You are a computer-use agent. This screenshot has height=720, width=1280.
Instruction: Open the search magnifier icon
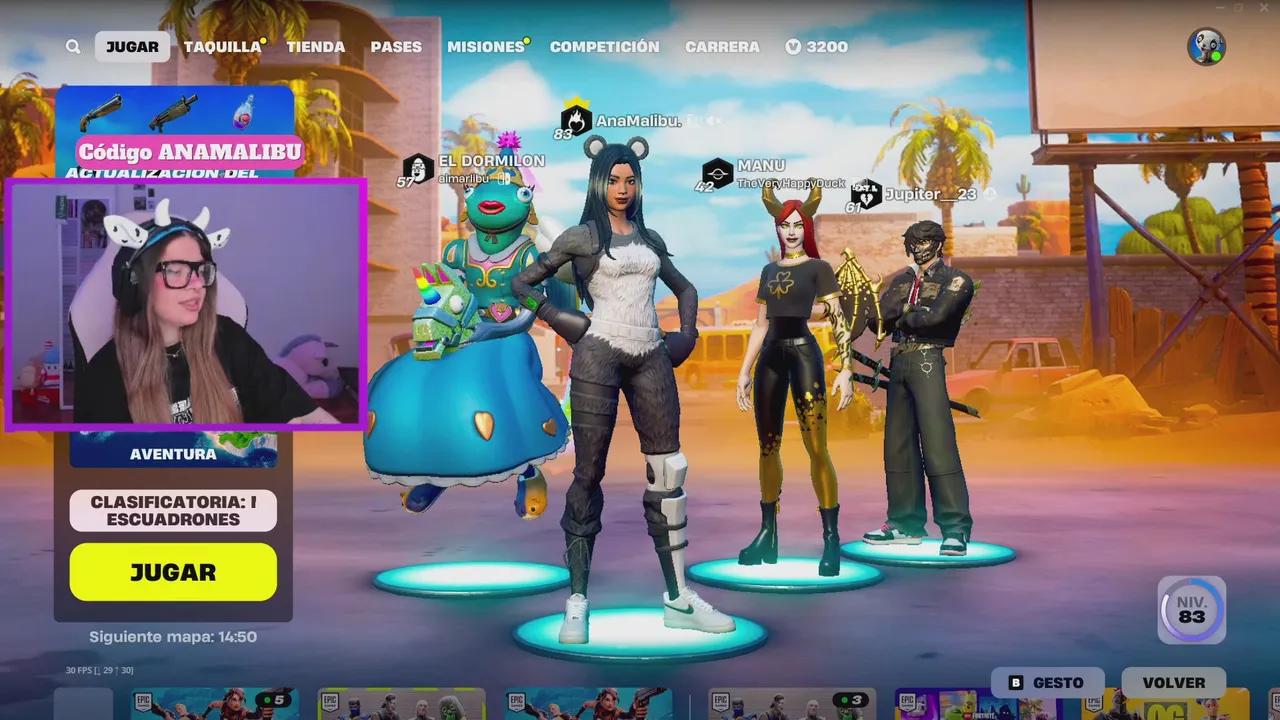tap(73, 47)
